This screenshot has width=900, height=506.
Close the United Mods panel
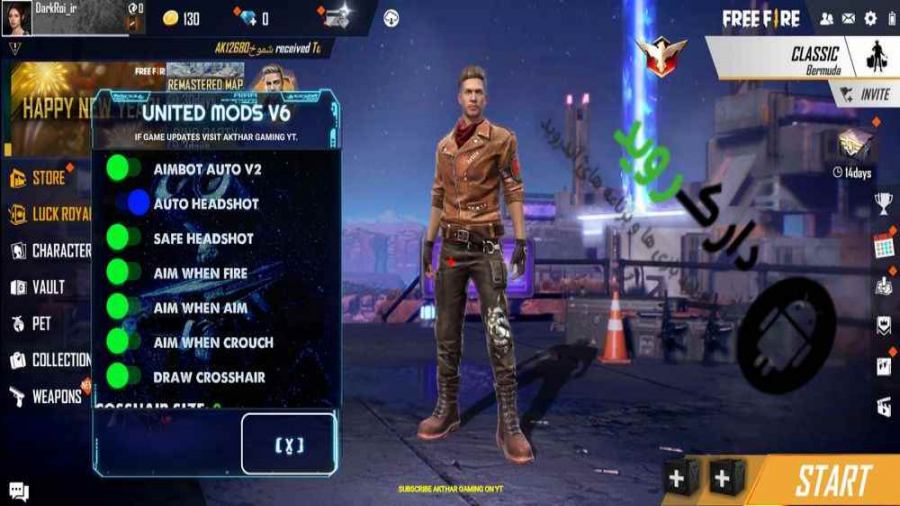tap(289, 444)
